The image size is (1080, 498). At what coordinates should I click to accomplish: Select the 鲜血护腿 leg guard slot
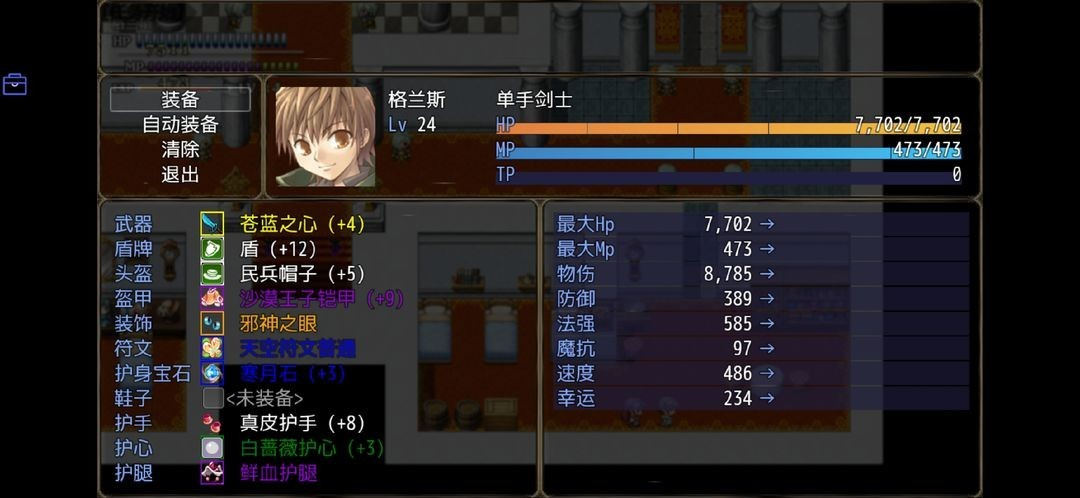[279, 474]
